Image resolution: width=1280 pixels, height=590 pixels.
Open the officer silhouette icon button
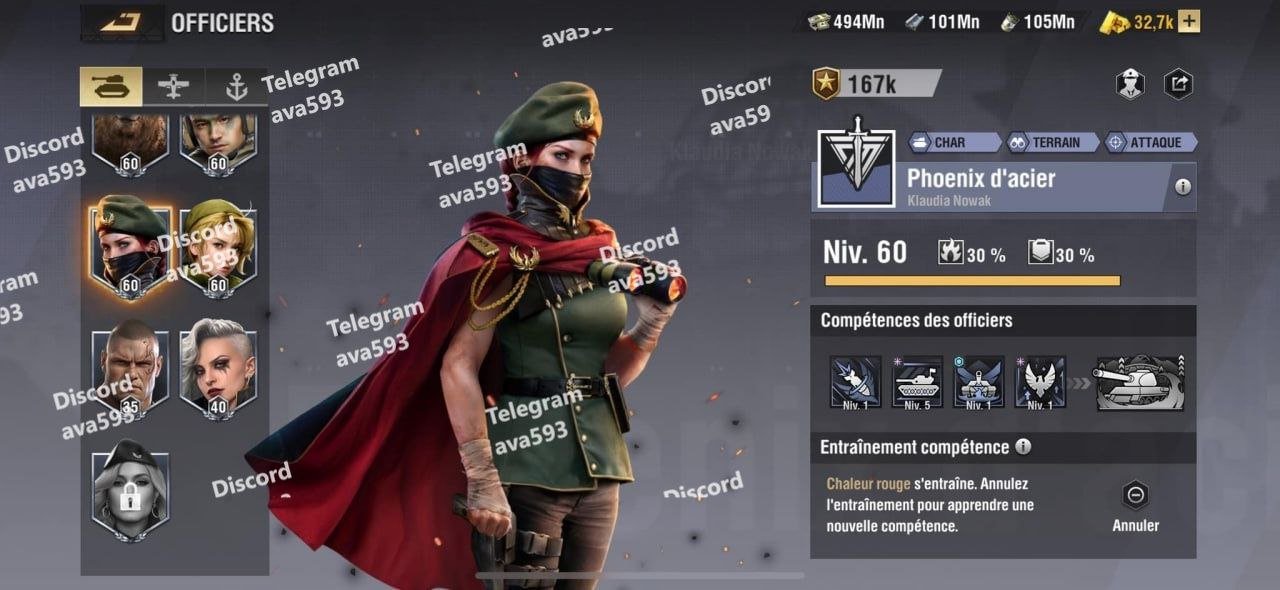(x=1130, y=85)
